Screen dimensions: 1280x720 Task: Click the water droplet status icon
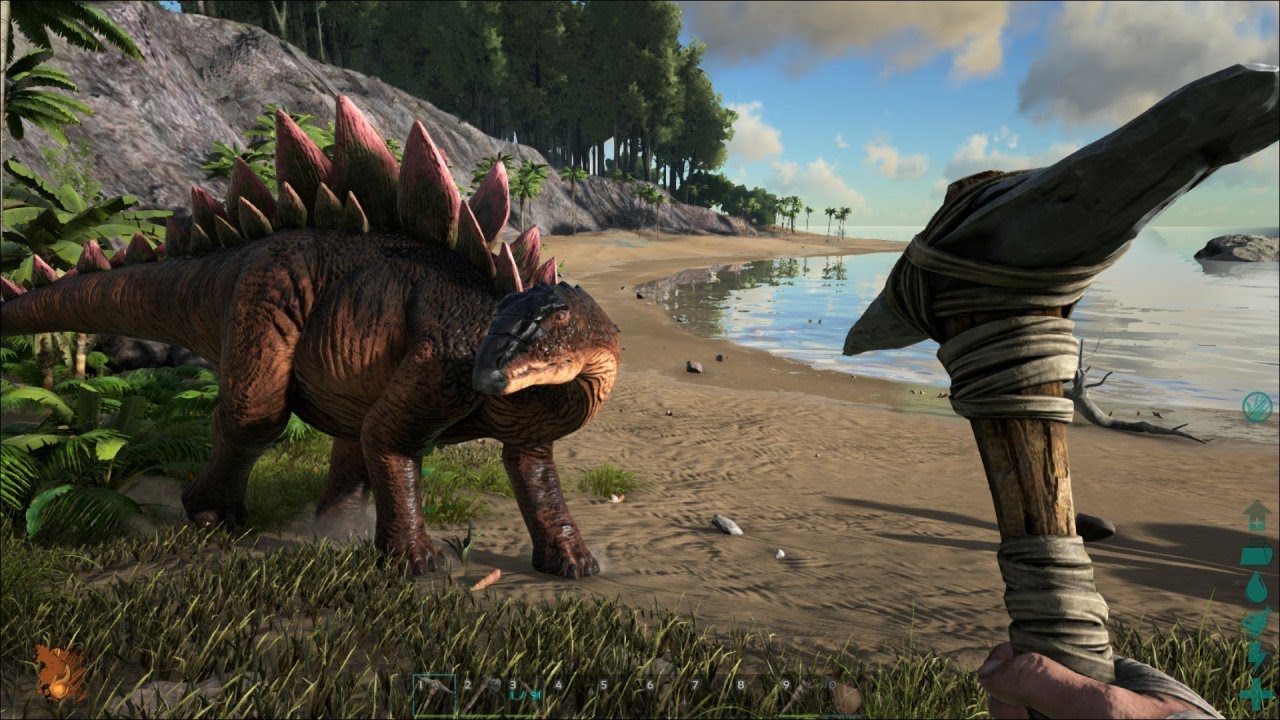tap(1256, 588)
